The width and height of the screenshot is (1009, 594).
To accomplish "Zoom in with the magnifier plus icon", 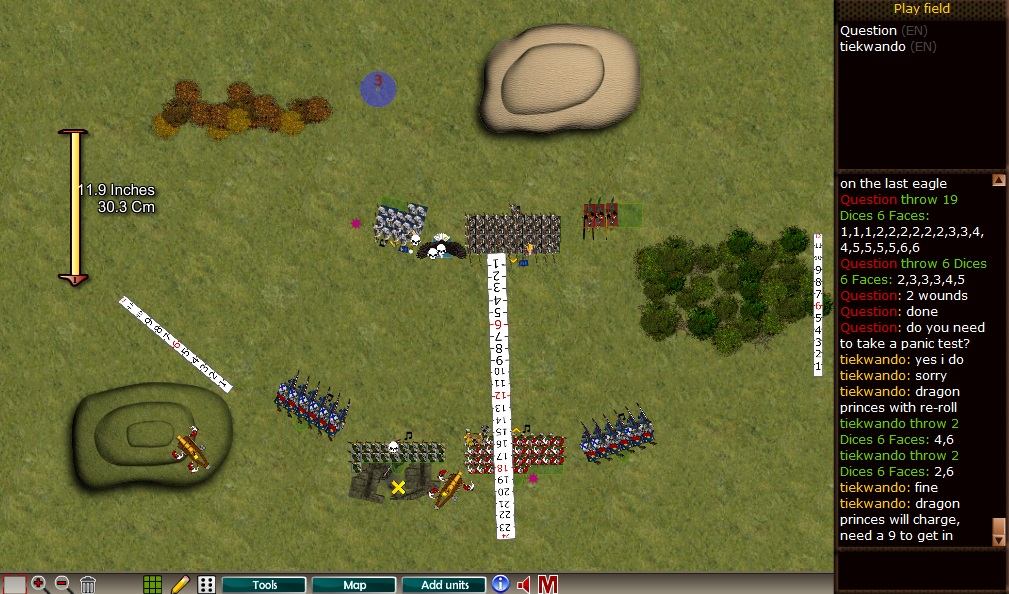I will click(40, 585).
